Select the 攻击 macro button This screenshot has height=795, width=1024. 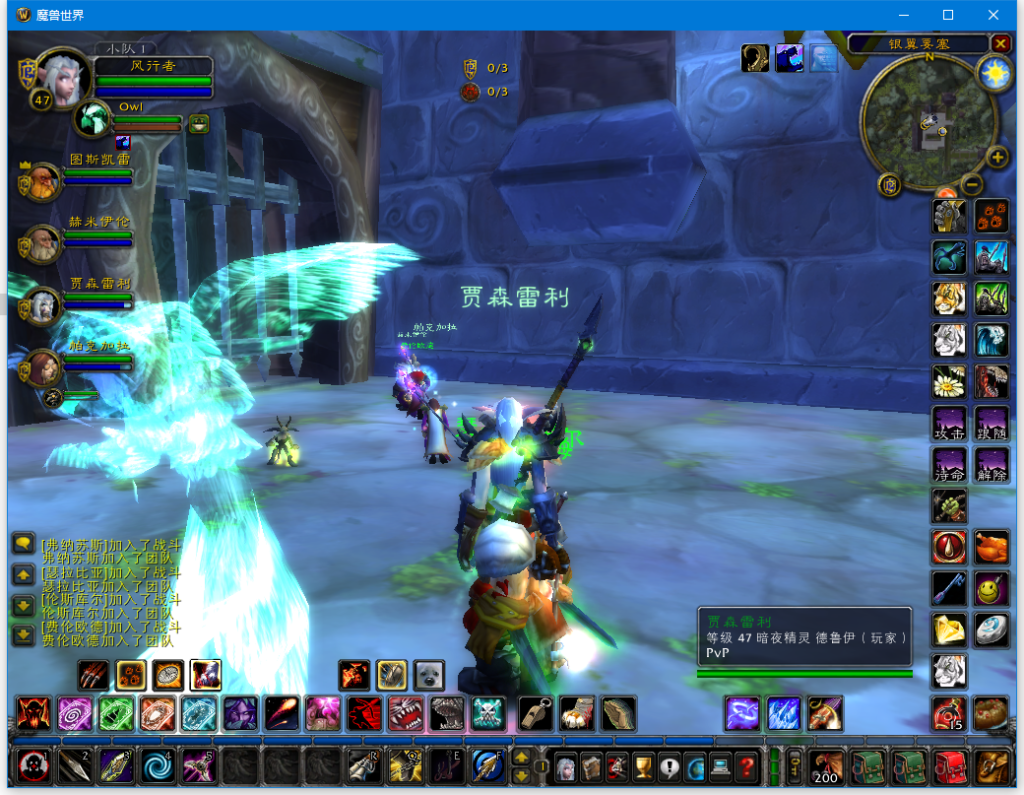pyautogui.click(x=949, y=423)
